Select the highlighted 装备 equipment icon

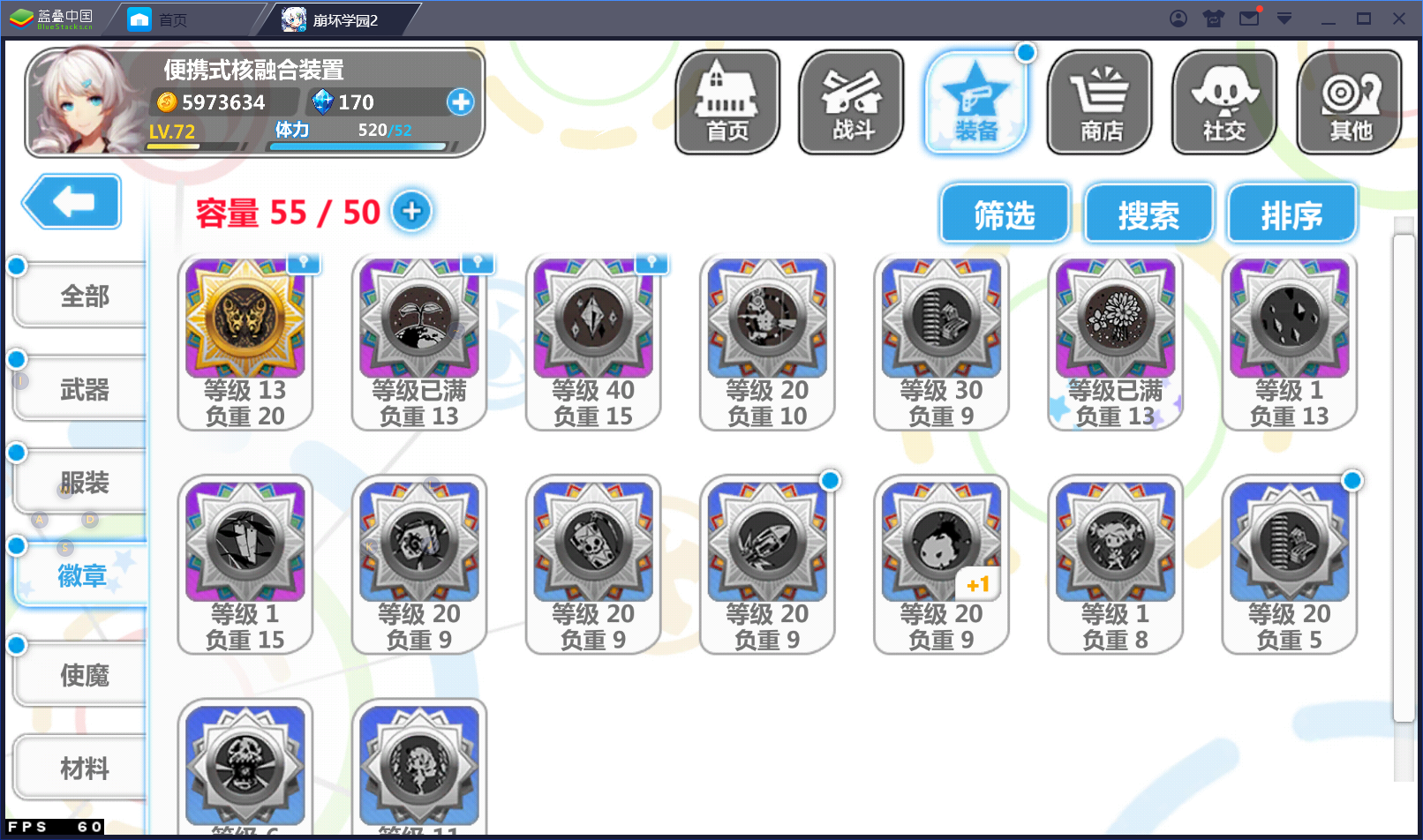point(976,101)
